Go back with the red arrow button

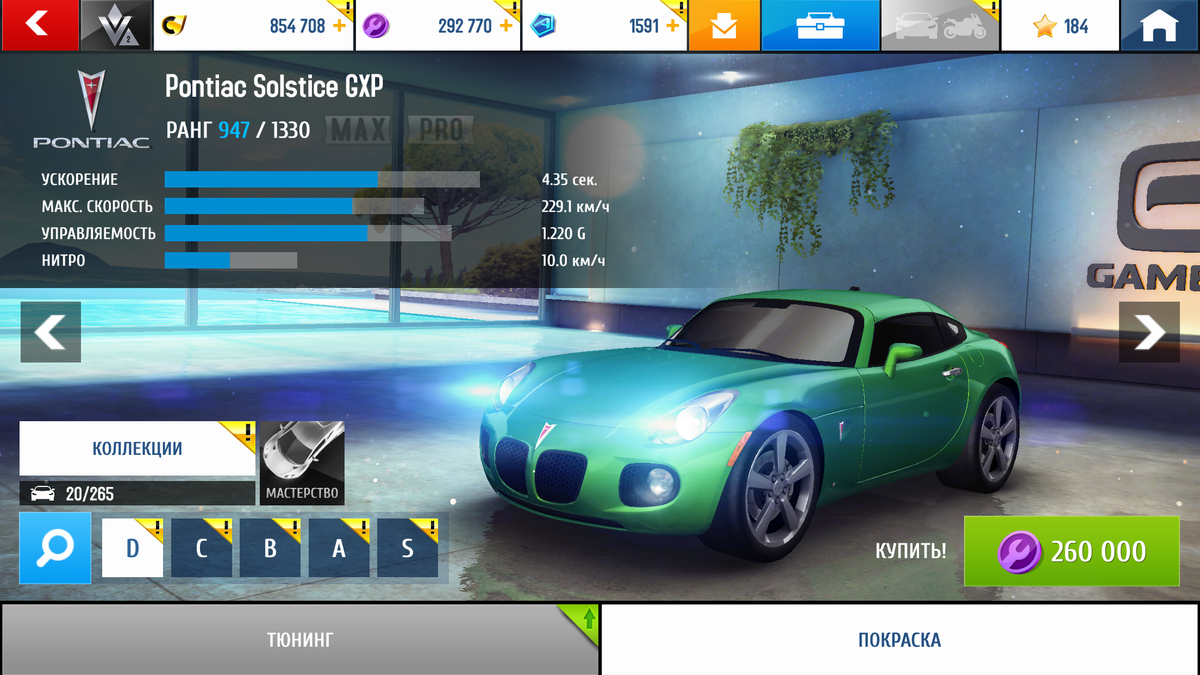tap(39, 25)
